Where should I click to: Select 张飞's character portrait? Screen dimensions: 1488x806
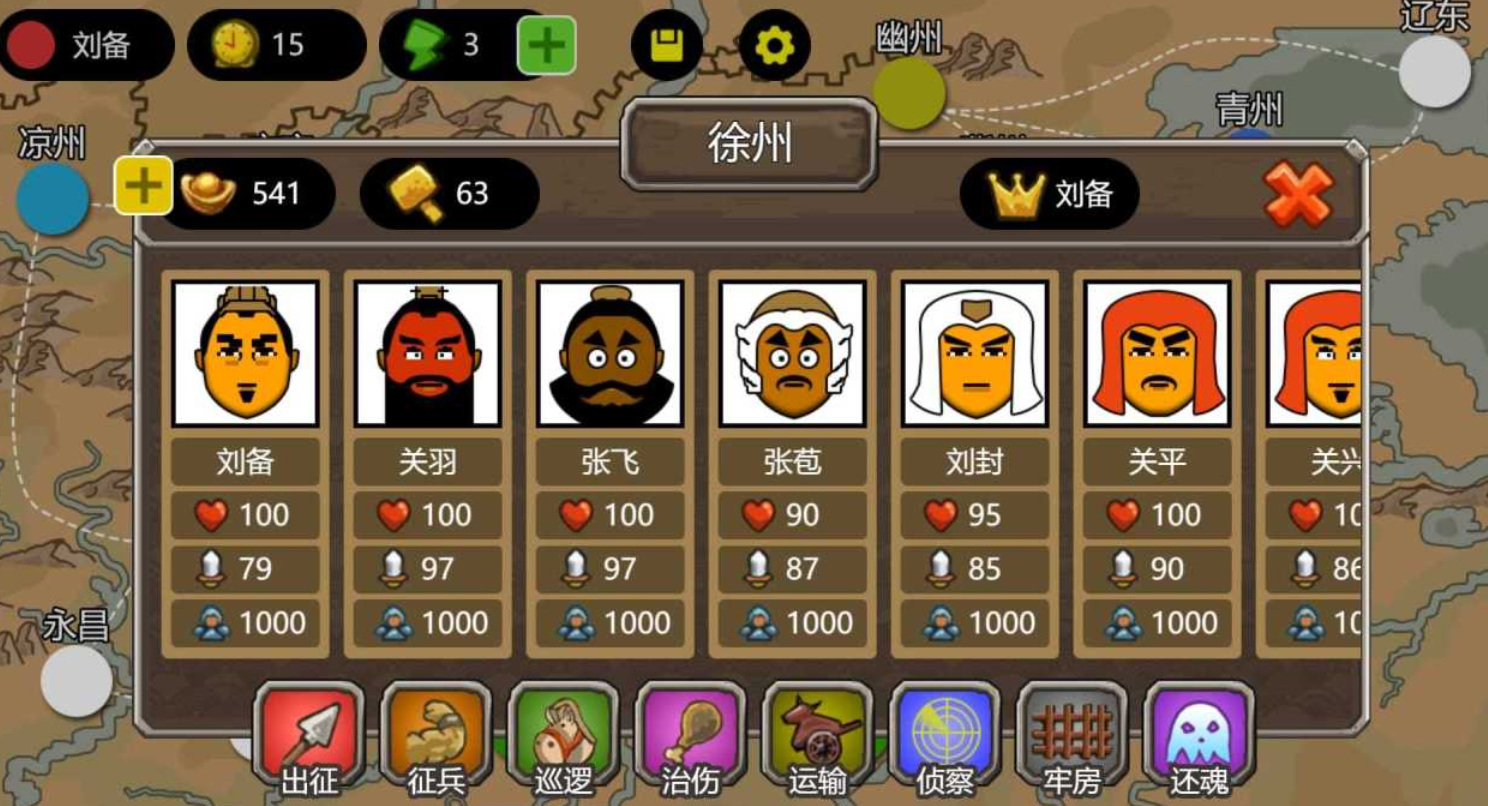tap(610, 355)
